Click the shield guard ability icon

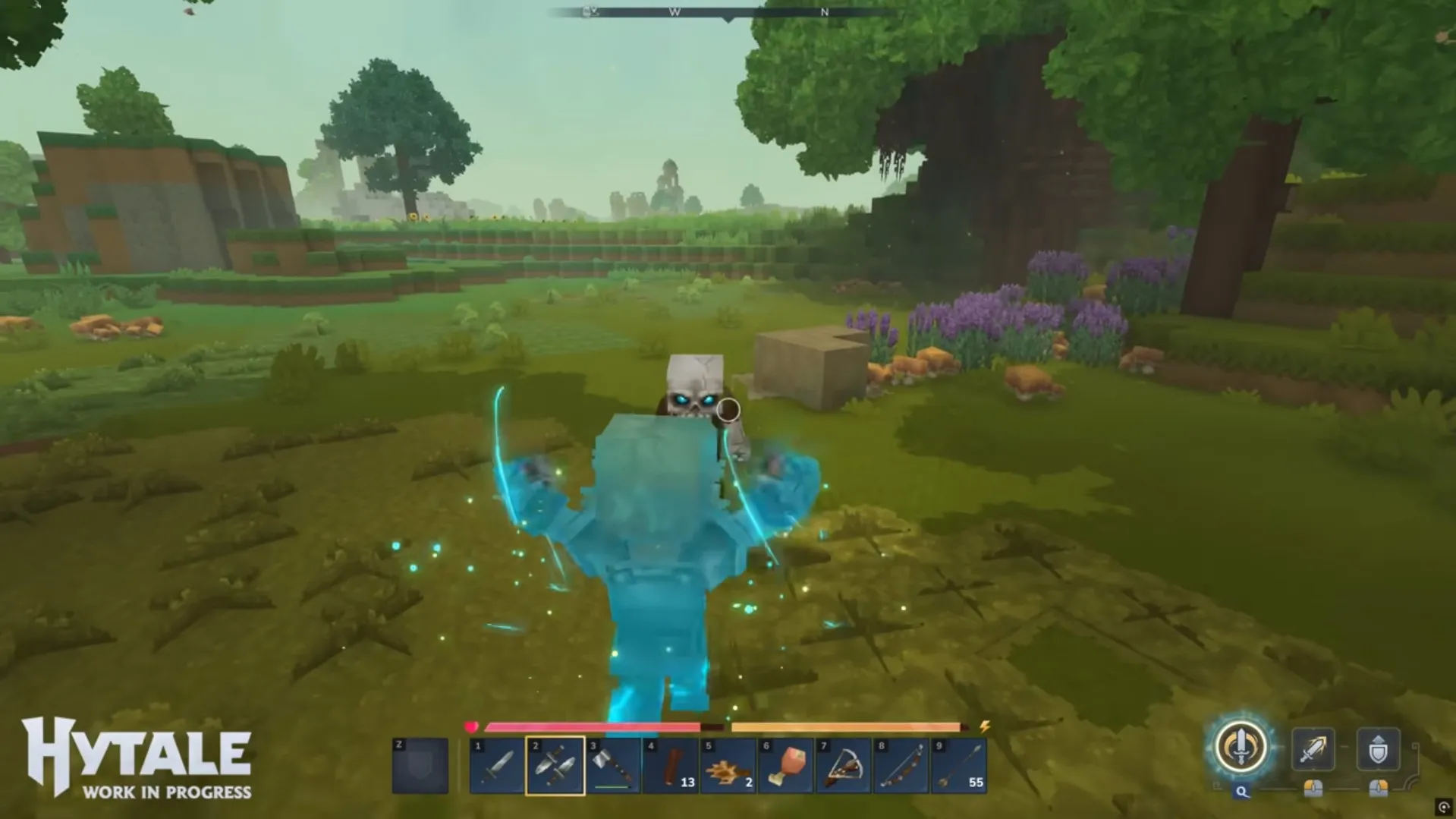tap(1378, 749)
